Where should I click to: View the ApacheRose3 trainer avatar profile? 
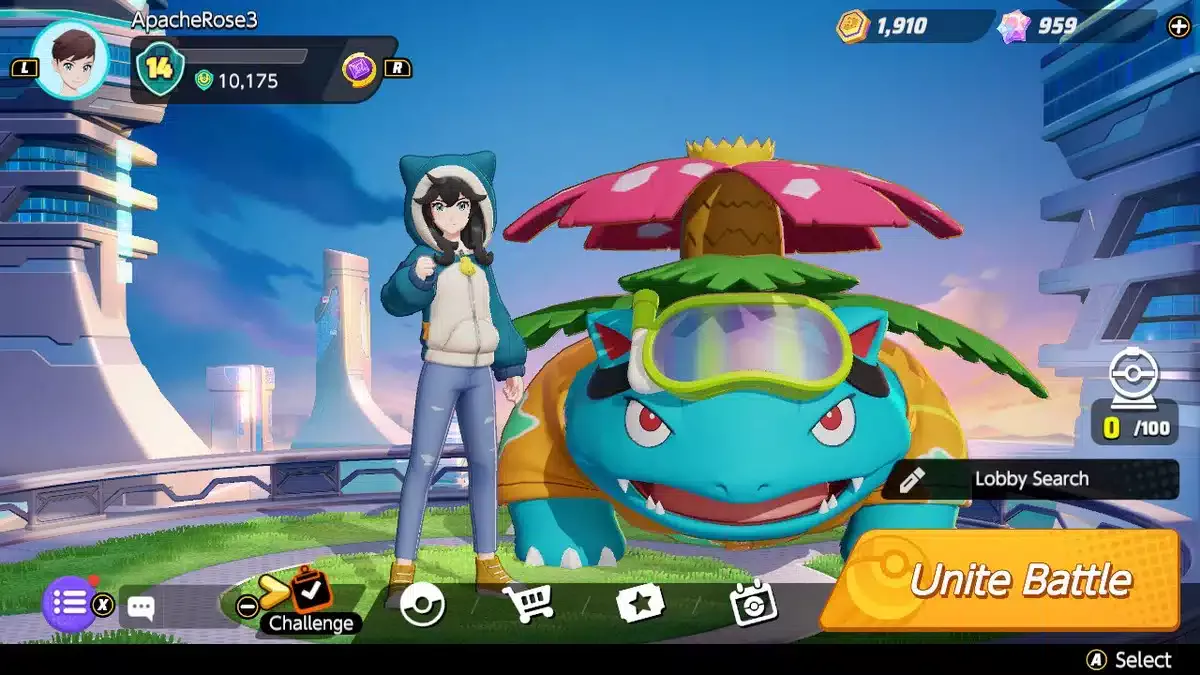point(68,60)
